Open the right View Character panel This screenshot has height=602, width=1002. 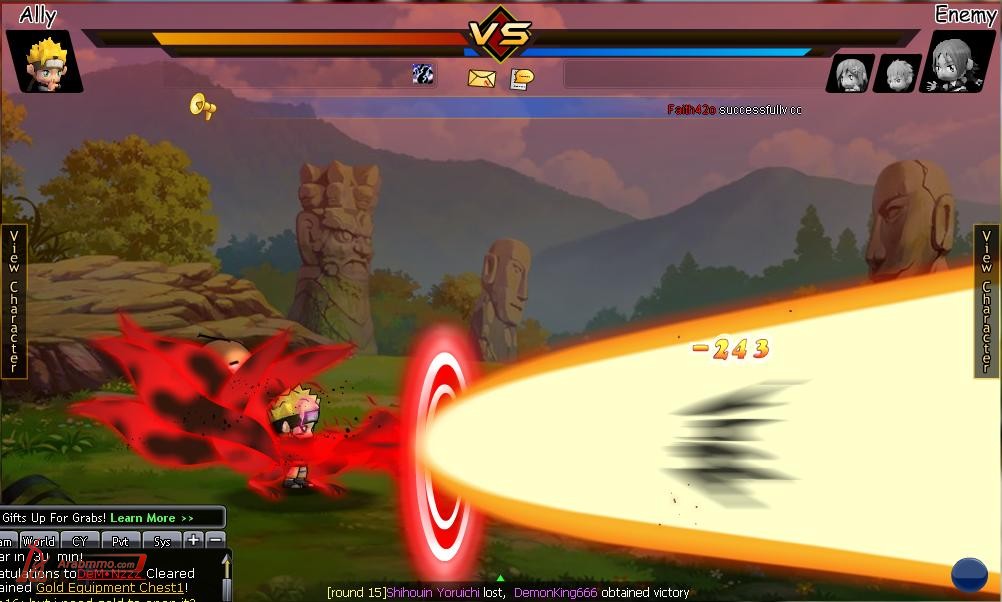tap(987, 301)
